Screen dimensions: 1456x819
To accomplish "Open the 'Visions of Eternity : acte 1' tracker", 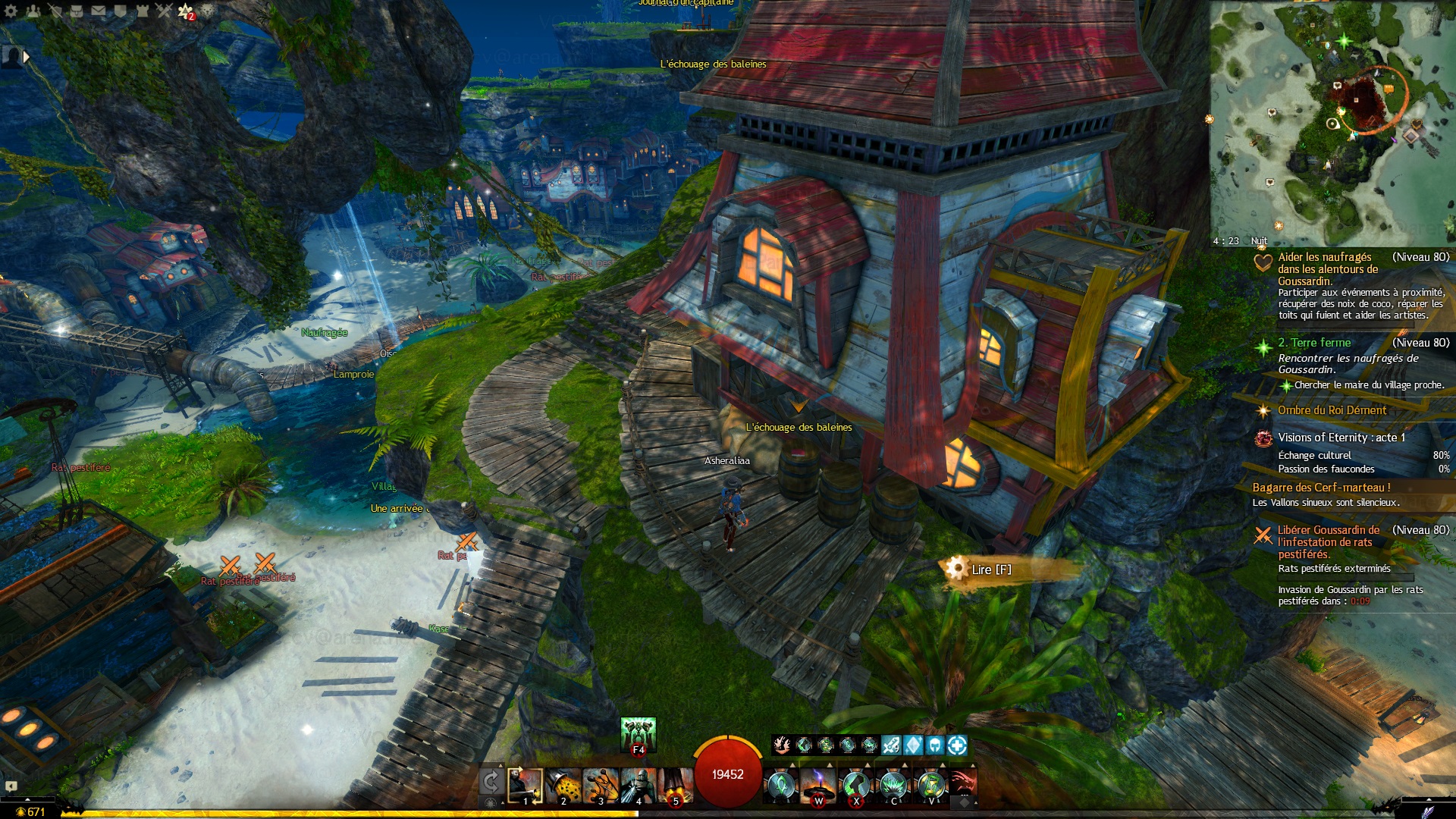I will pyautogui.click(x=1341, y=438).
